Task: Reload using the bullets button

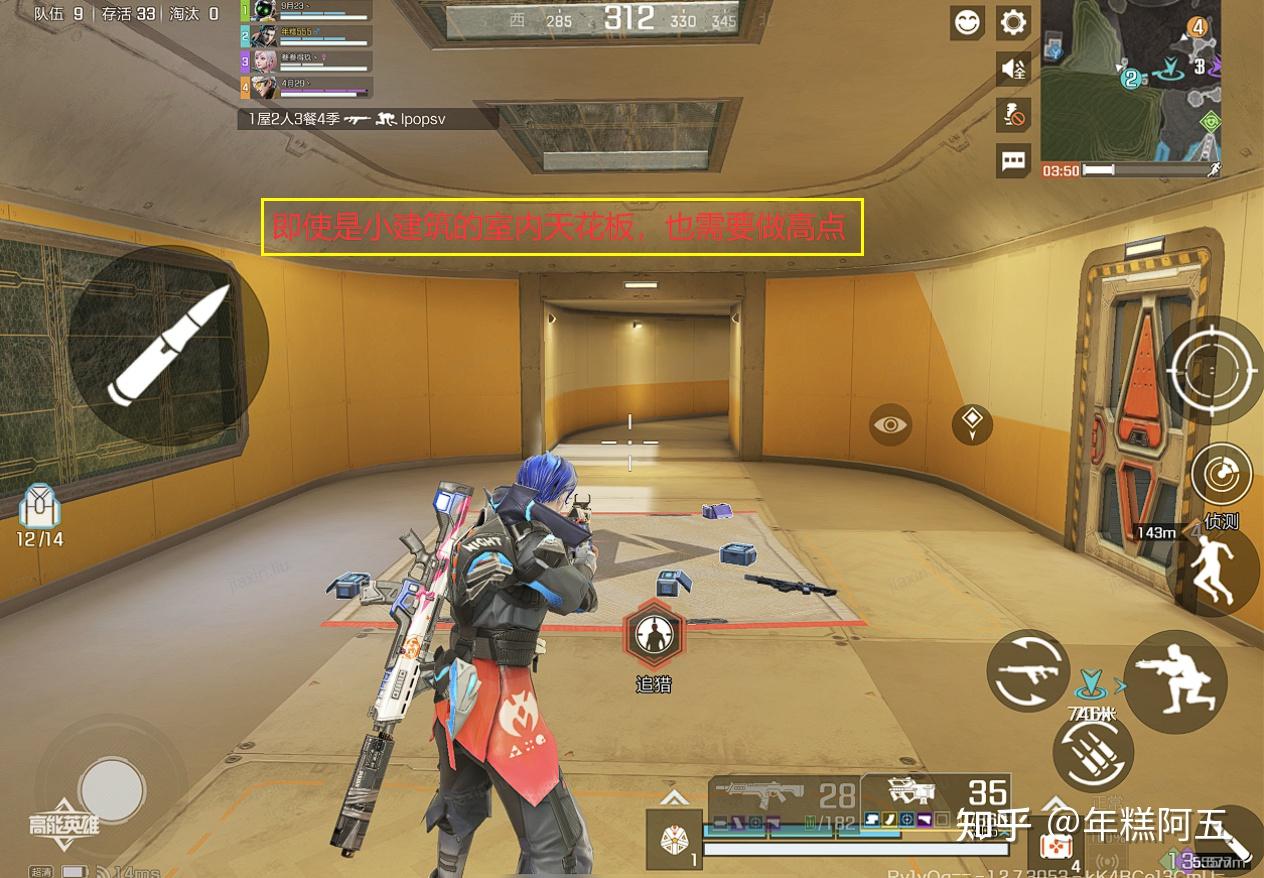Action: click(x=1093, y=752)
